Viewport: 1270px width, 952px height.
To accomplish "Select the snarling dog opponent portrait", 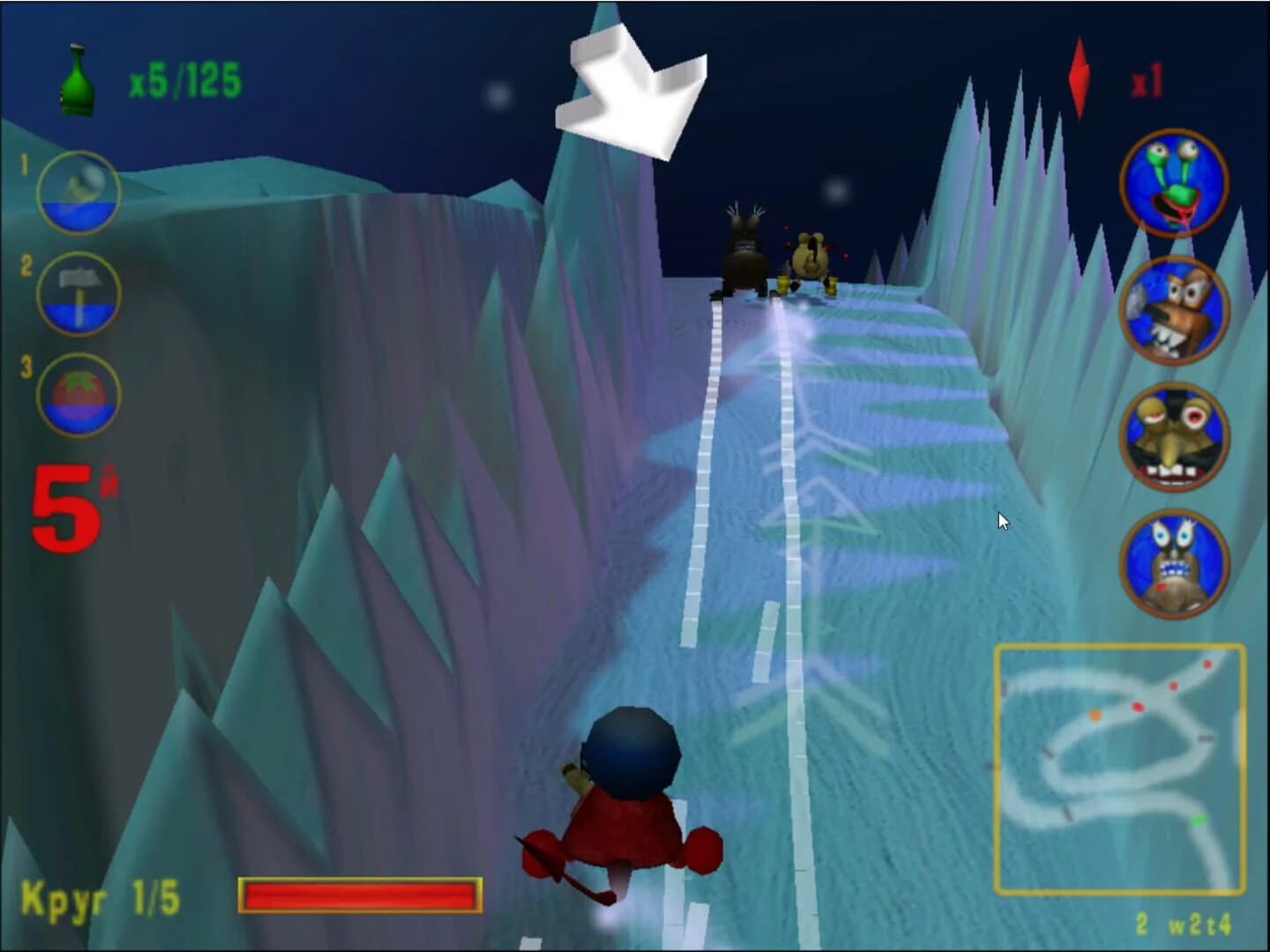I will 1174,308.
